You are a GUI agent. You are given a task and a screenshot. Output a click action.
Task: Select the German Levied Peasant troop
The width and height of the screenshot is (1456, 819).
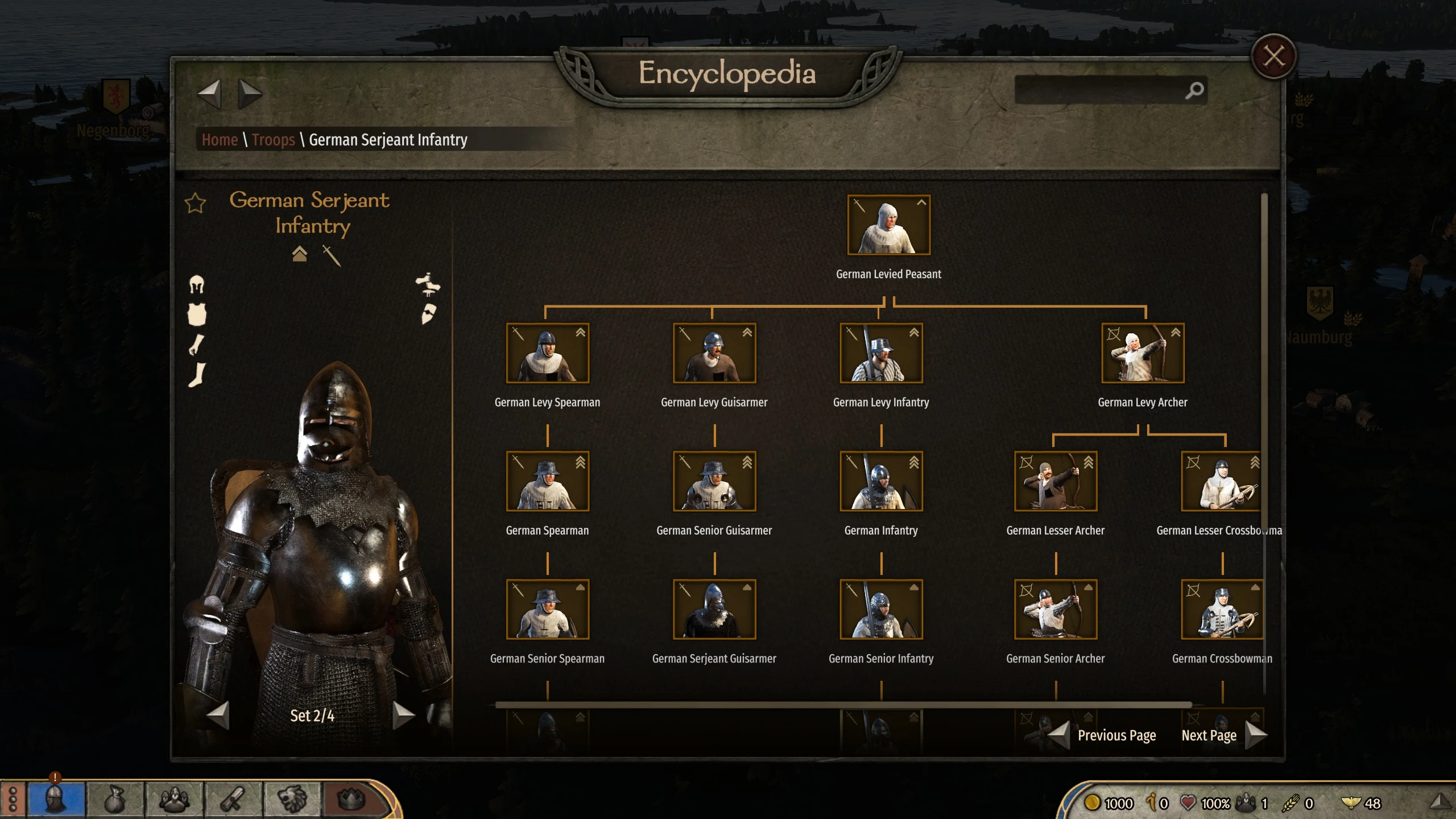tap(888, 225)
